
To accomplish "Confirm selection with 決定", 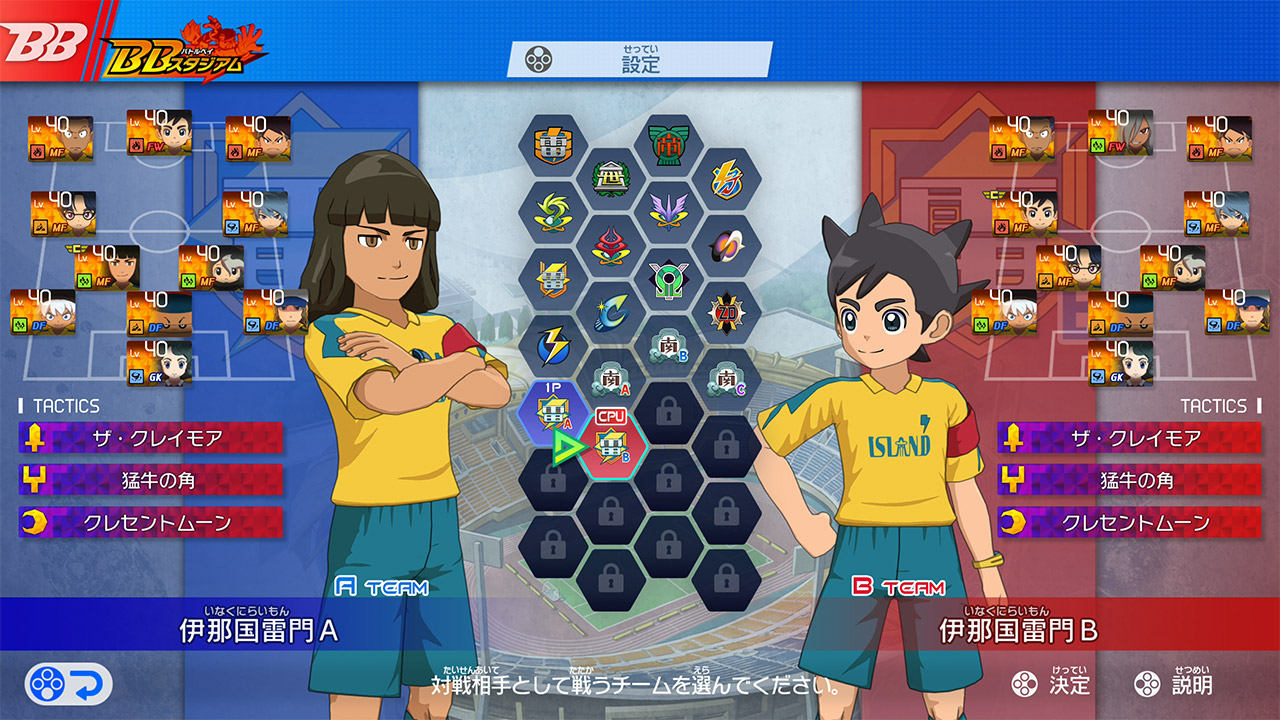I will point(1050,684).
